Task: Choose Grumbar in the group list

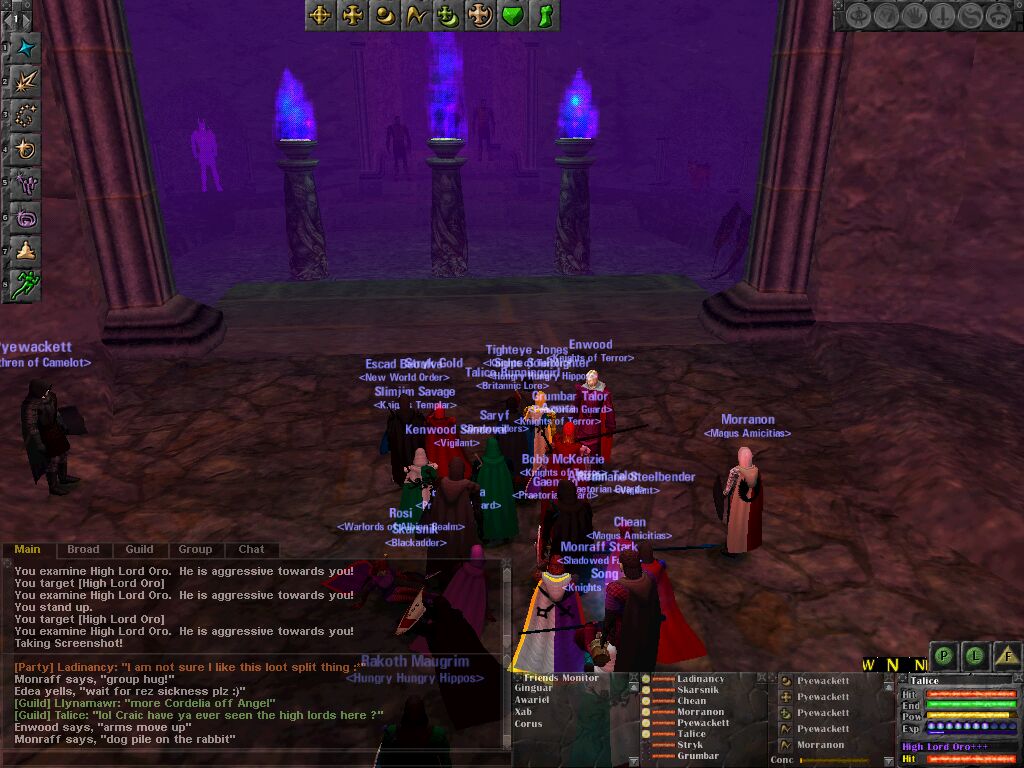Action: click(697, 756)
